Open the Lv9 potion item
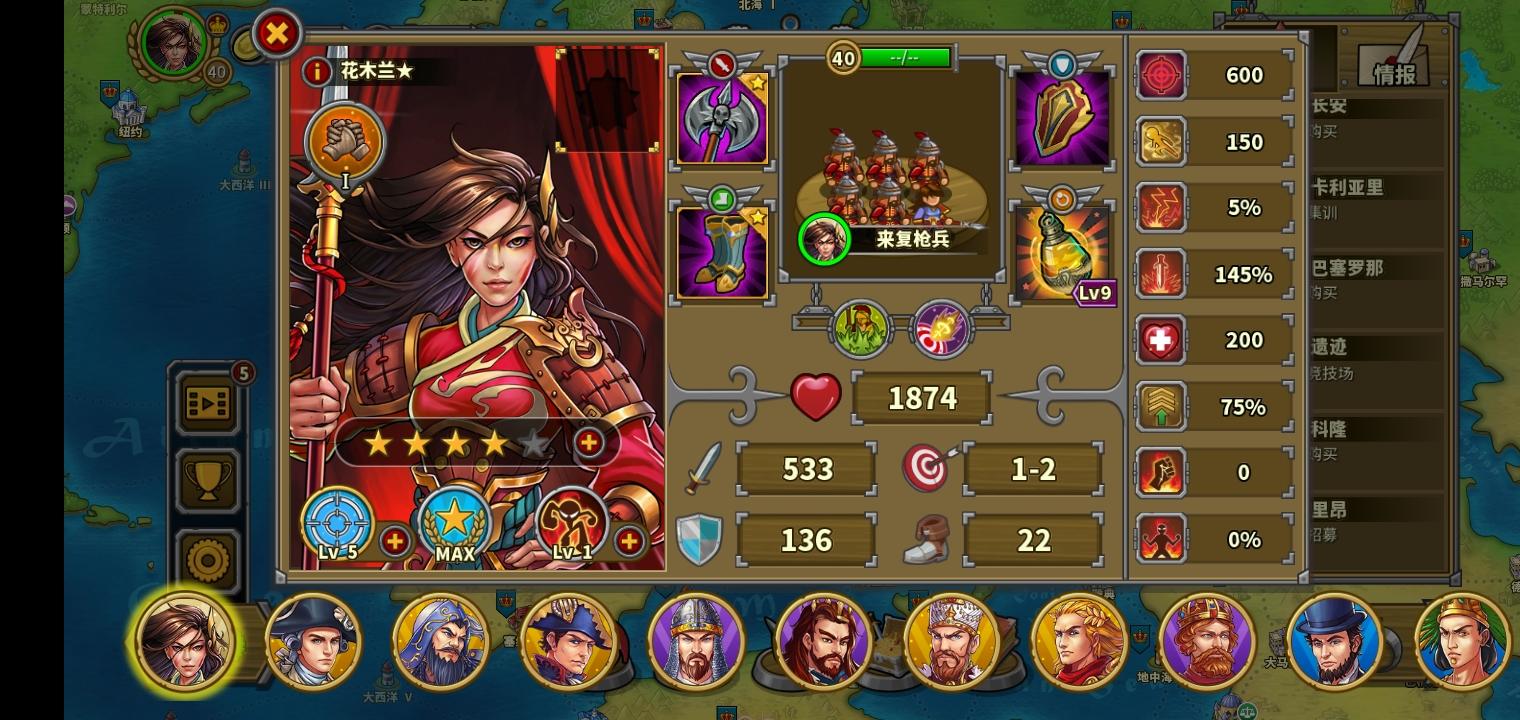Screen dimensions: 1520x720 (x=1061, y=248)
